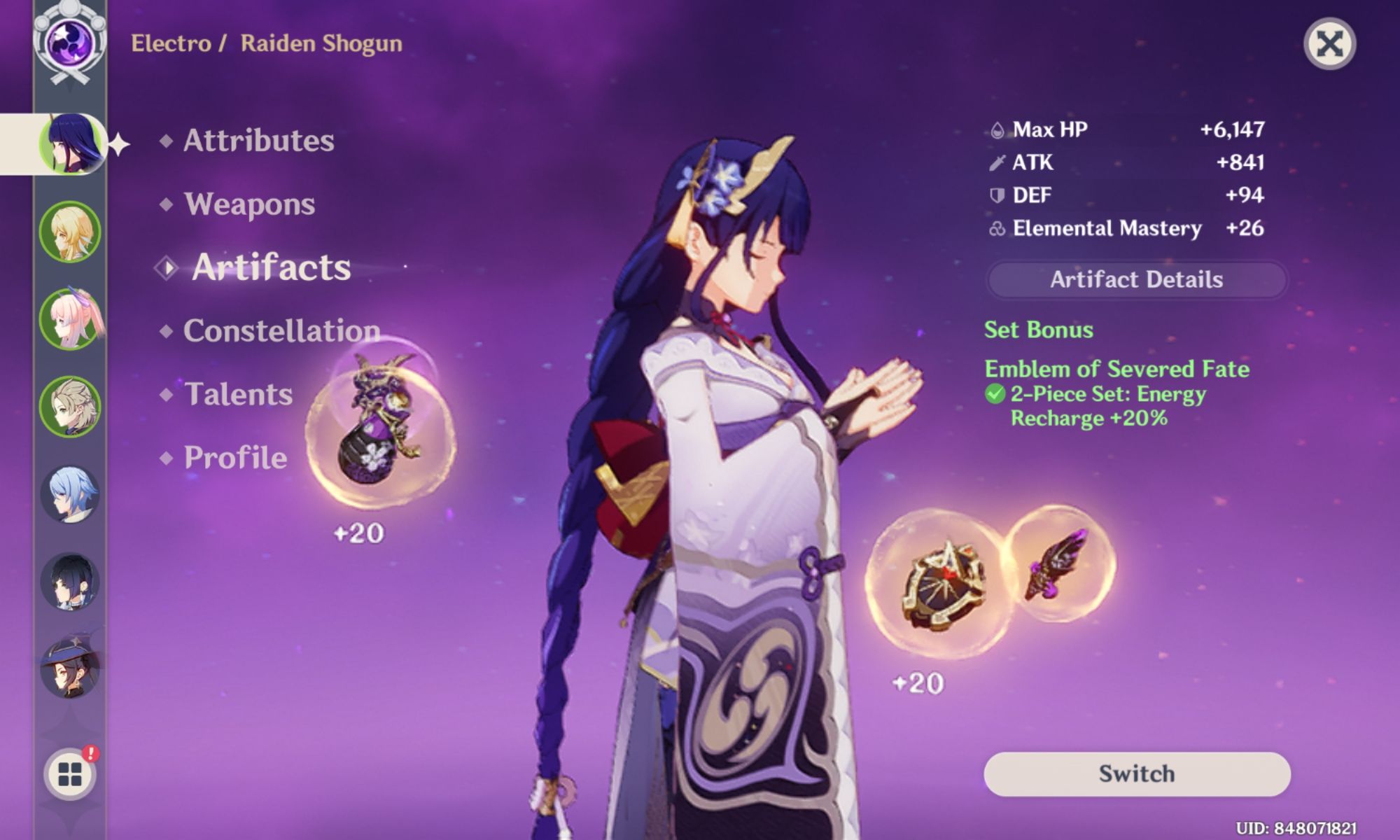Switch to the pink-haired character portrait

pyautogui.click(x=70, y=319)
